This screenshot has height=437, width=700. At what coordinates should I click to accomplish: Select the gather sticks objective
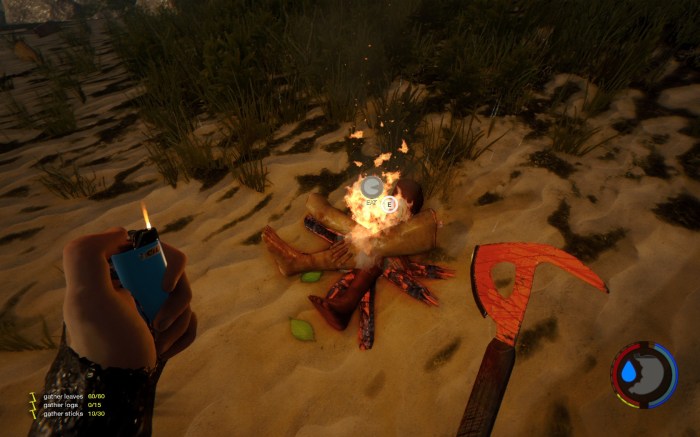click(62, 413)
